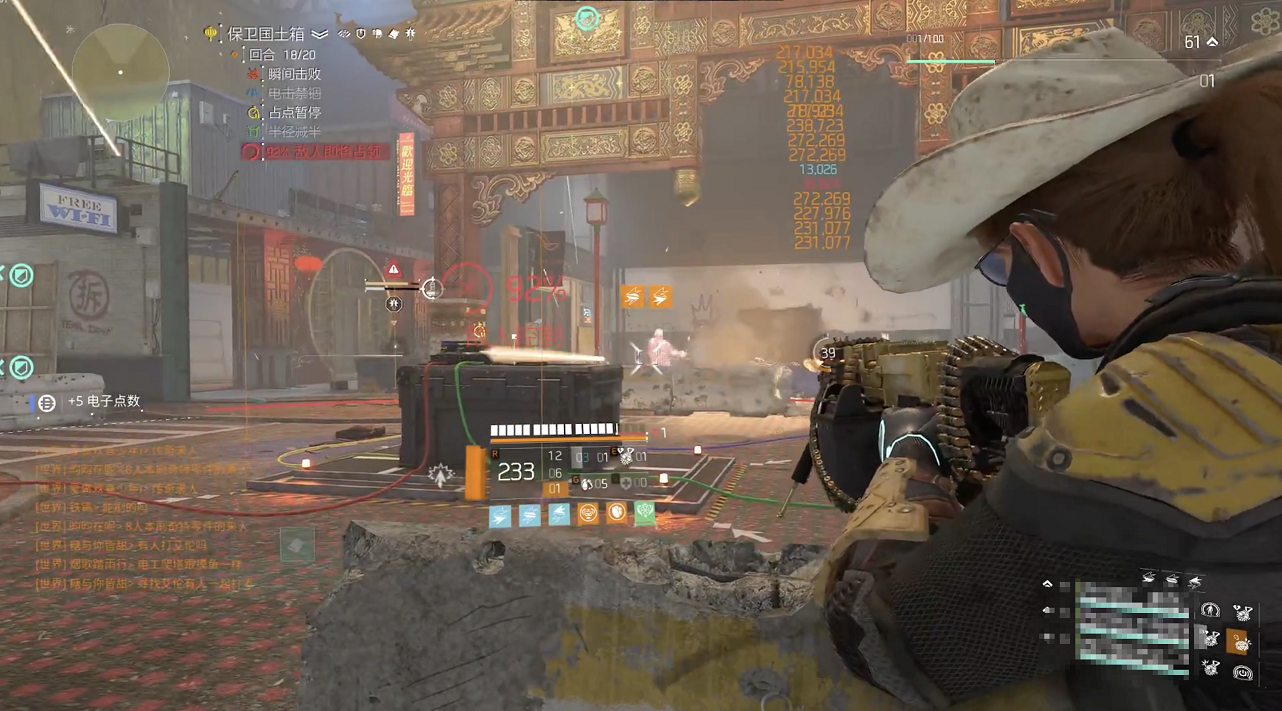Open the circular minimap
Viewport: 1282px width, 711px height.
pos(120,72)
